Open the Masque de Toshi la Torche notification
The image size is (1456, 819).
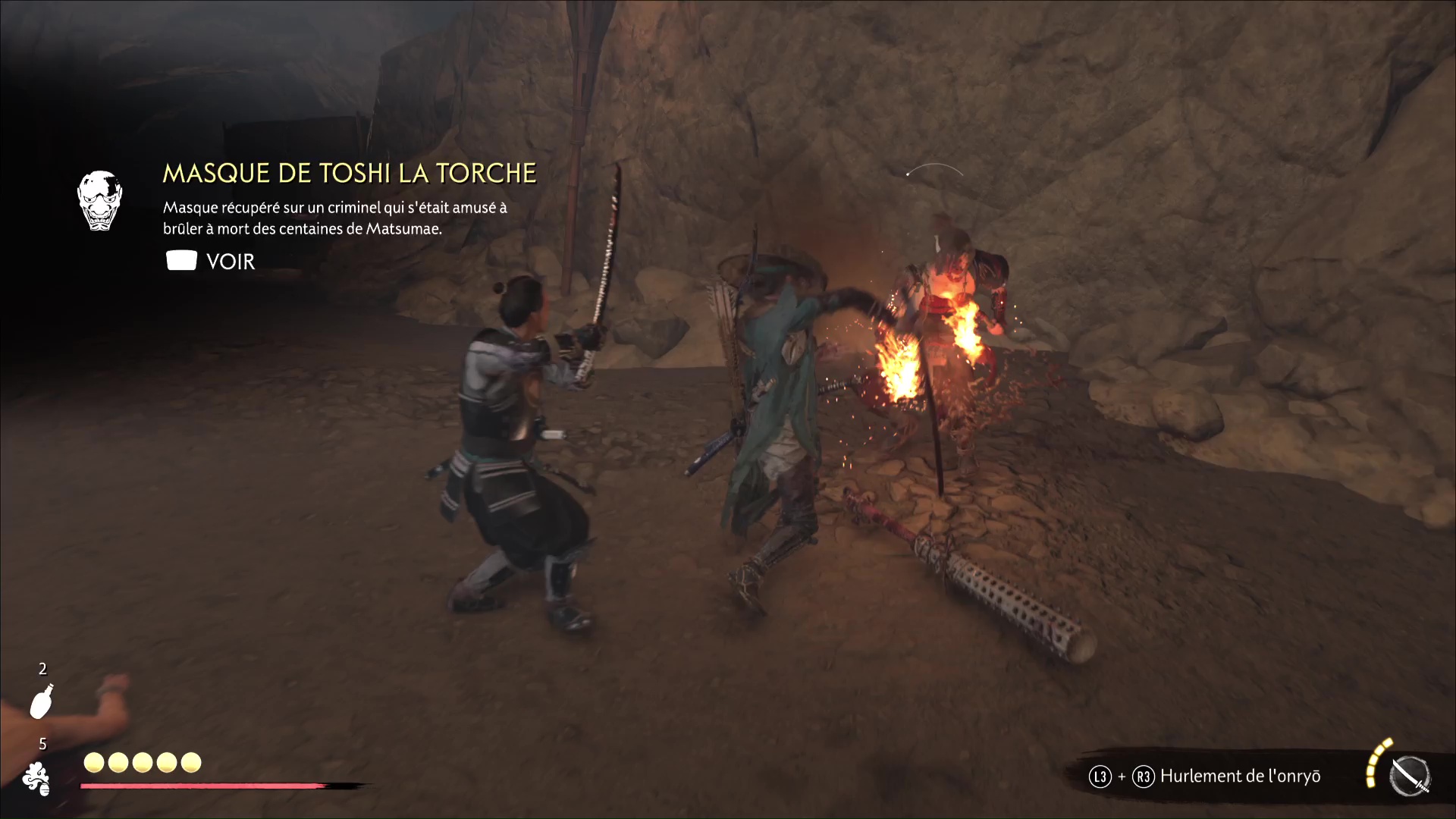350,174
